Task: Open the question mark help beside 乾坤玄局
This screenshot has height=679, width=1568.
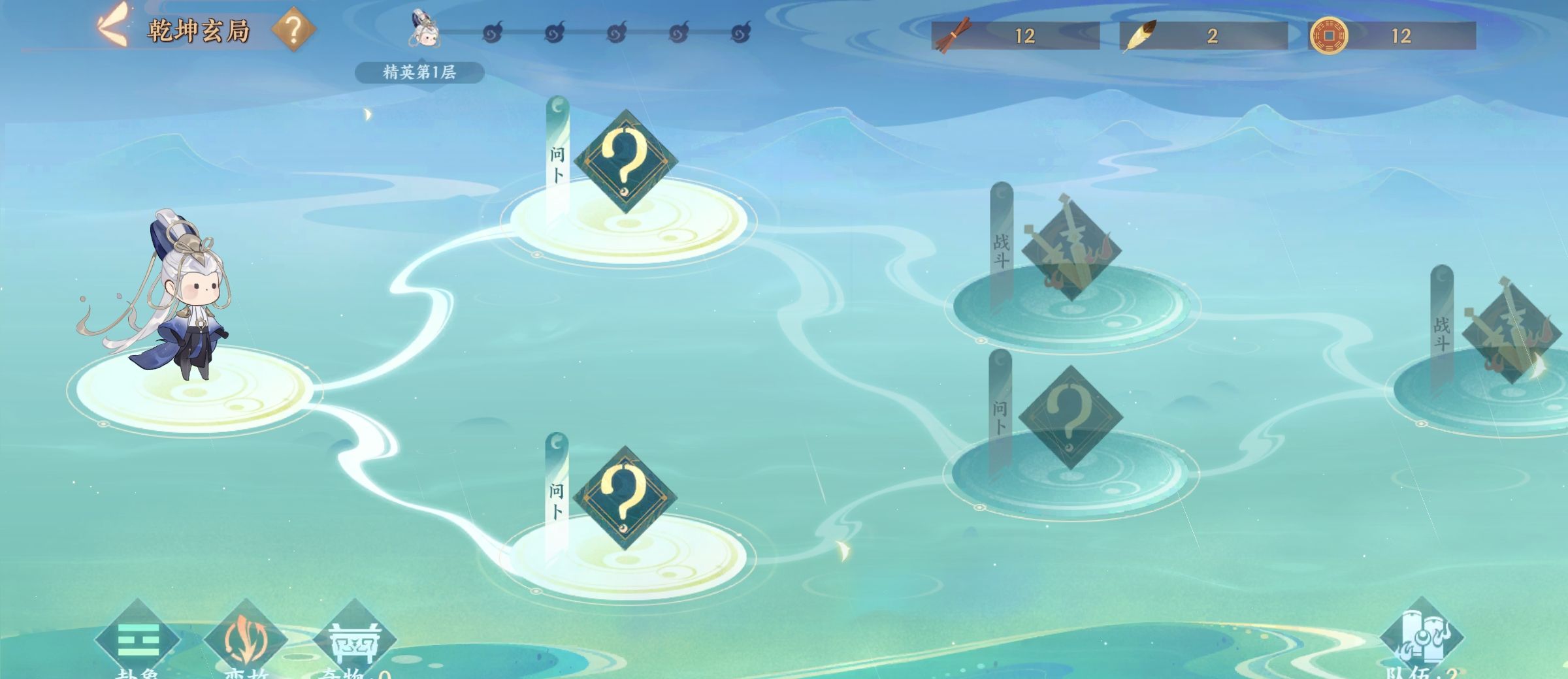Action: [x=293, y=29]
